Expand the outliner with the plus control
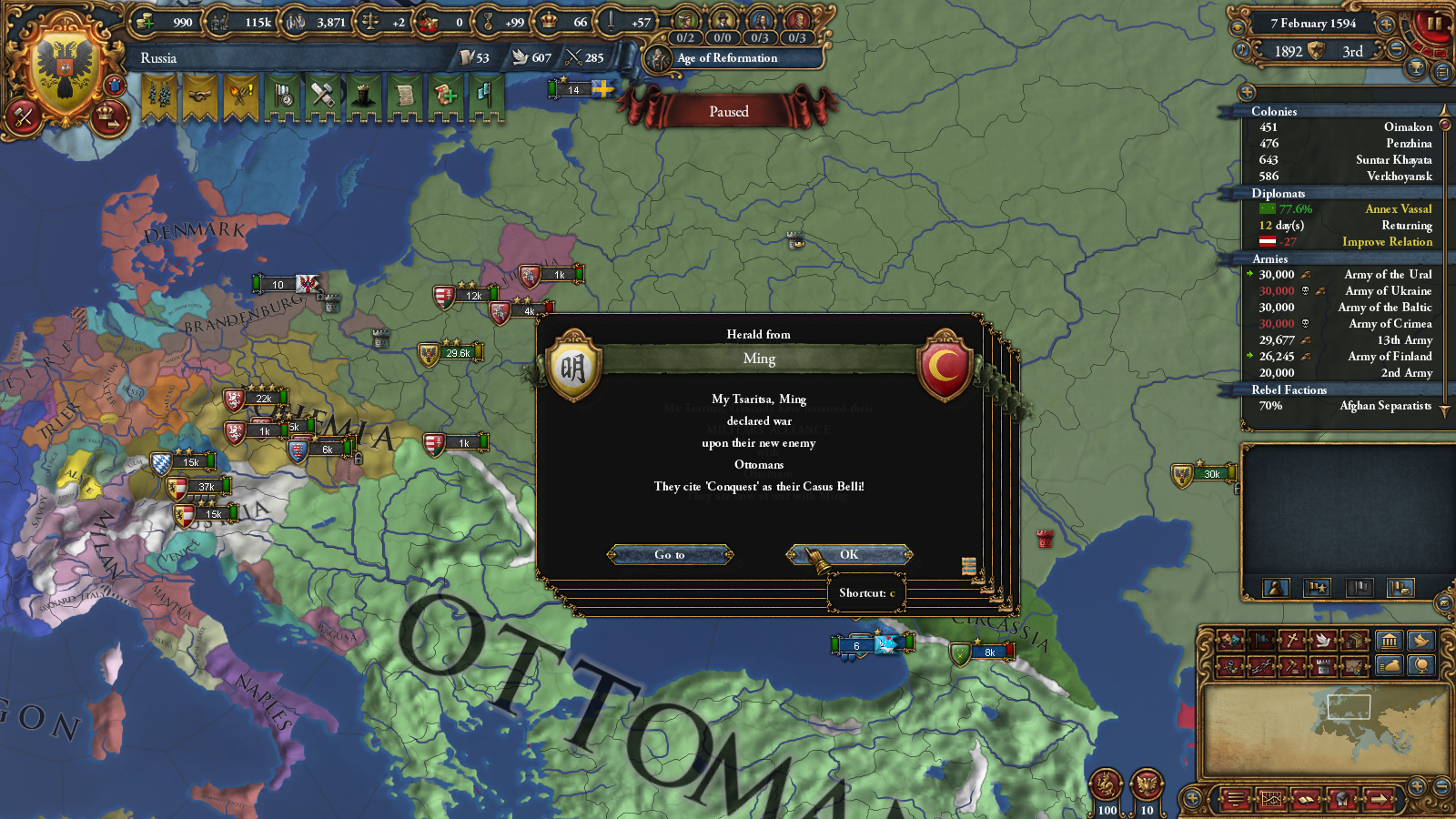This screenshot has width=1456, height=819. (x=1245, y=93)
